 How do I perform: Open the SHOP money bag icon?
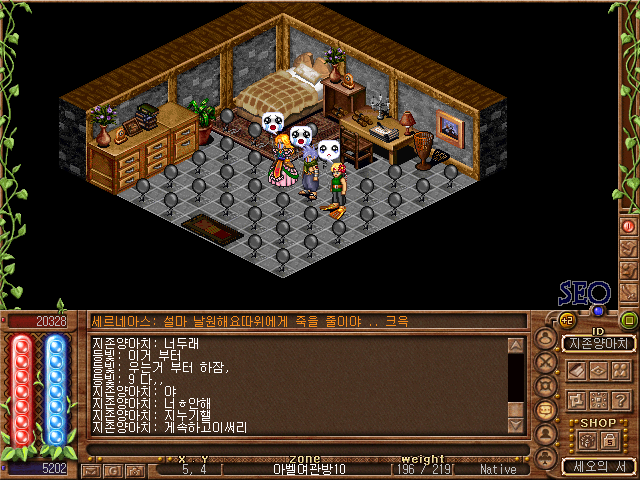tap(609, 438)
